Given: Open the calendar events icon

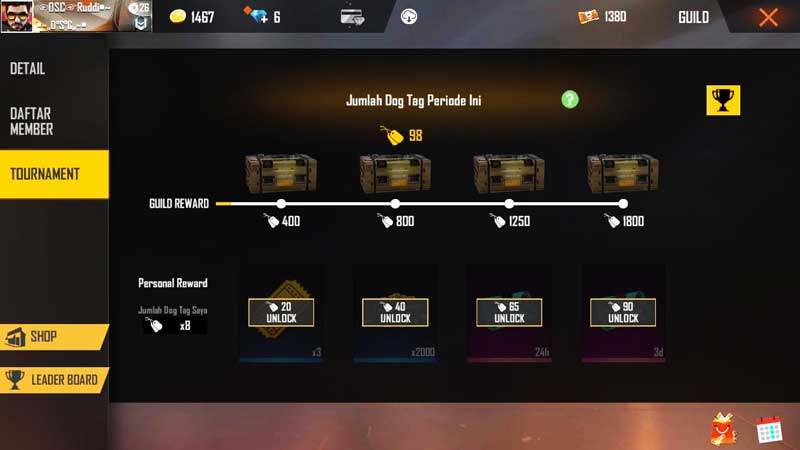Looking at the screenshot, I should tap(768, 429).
